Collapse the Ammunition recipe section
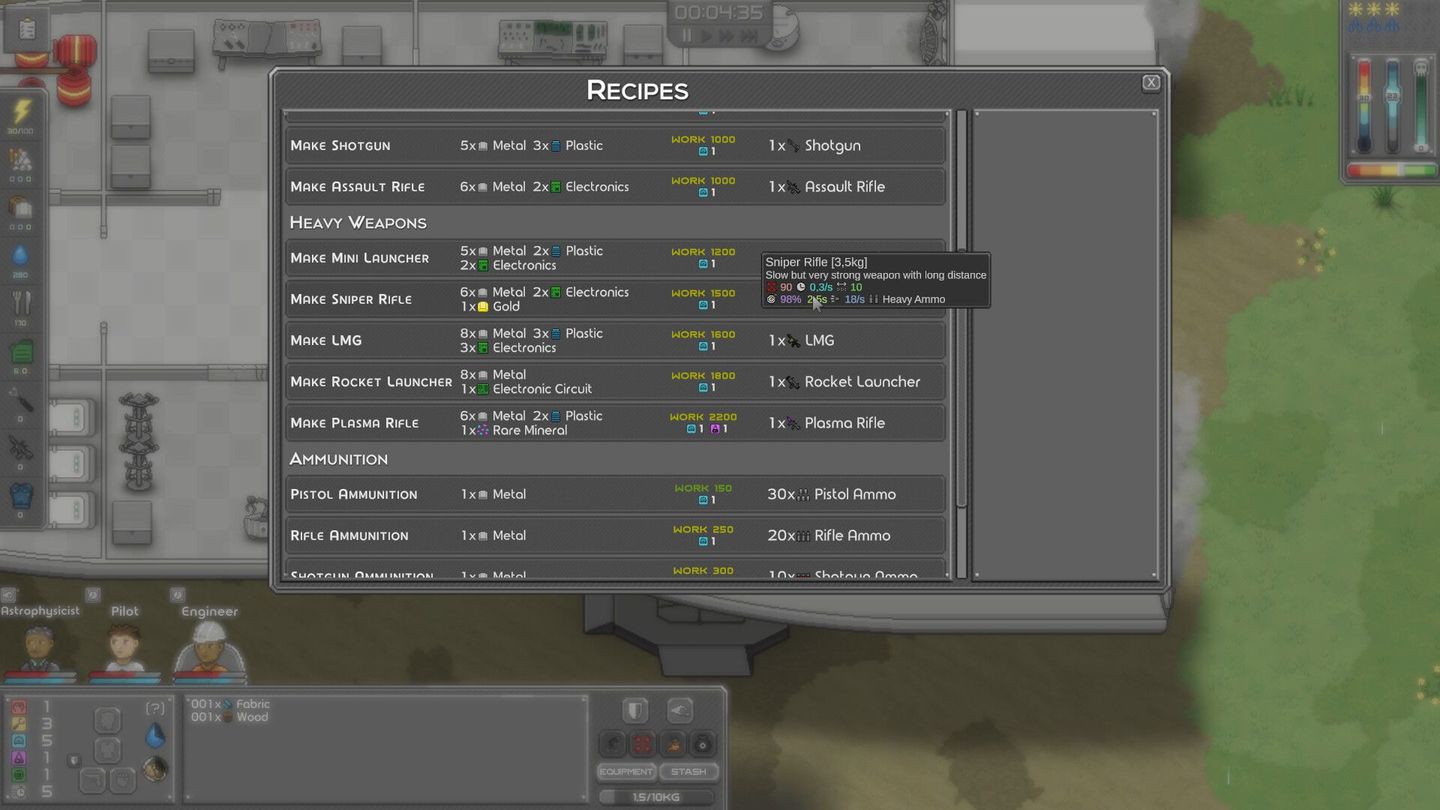1440x810 pixels. 338,458
